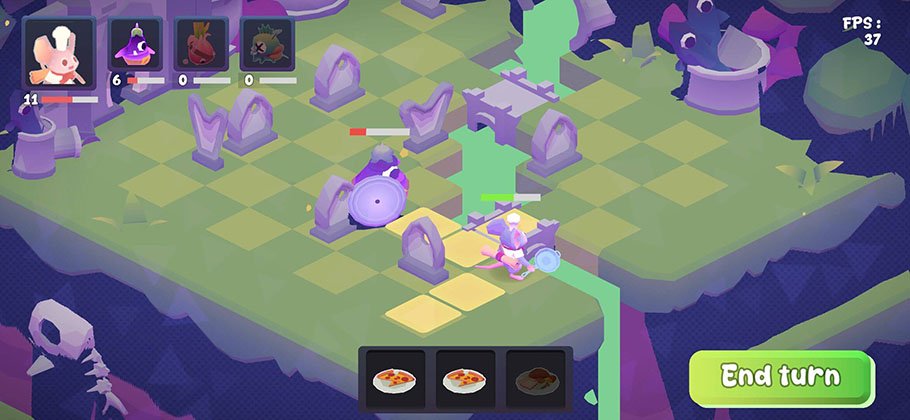The height and width of the screenshot is (420, 910).
Task: Pick the defeated fish character portrait
Action: (267, 46)
